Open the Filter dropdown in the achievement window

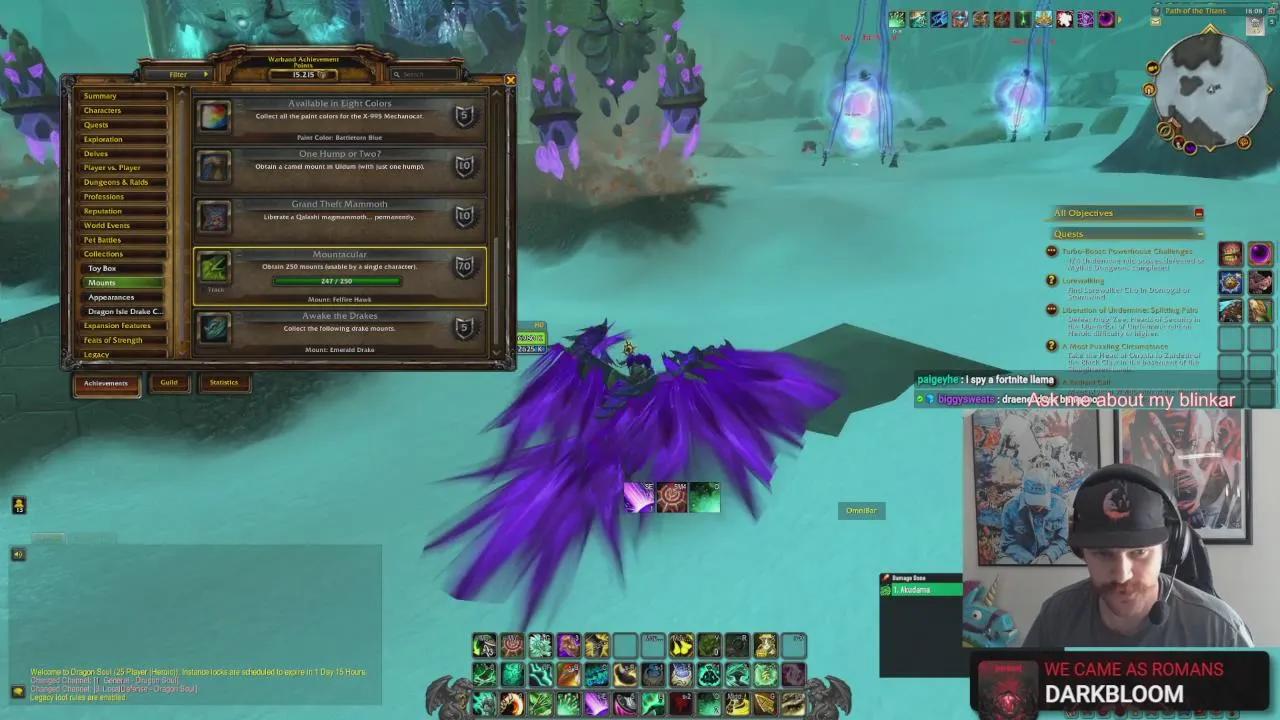[180, 74]
